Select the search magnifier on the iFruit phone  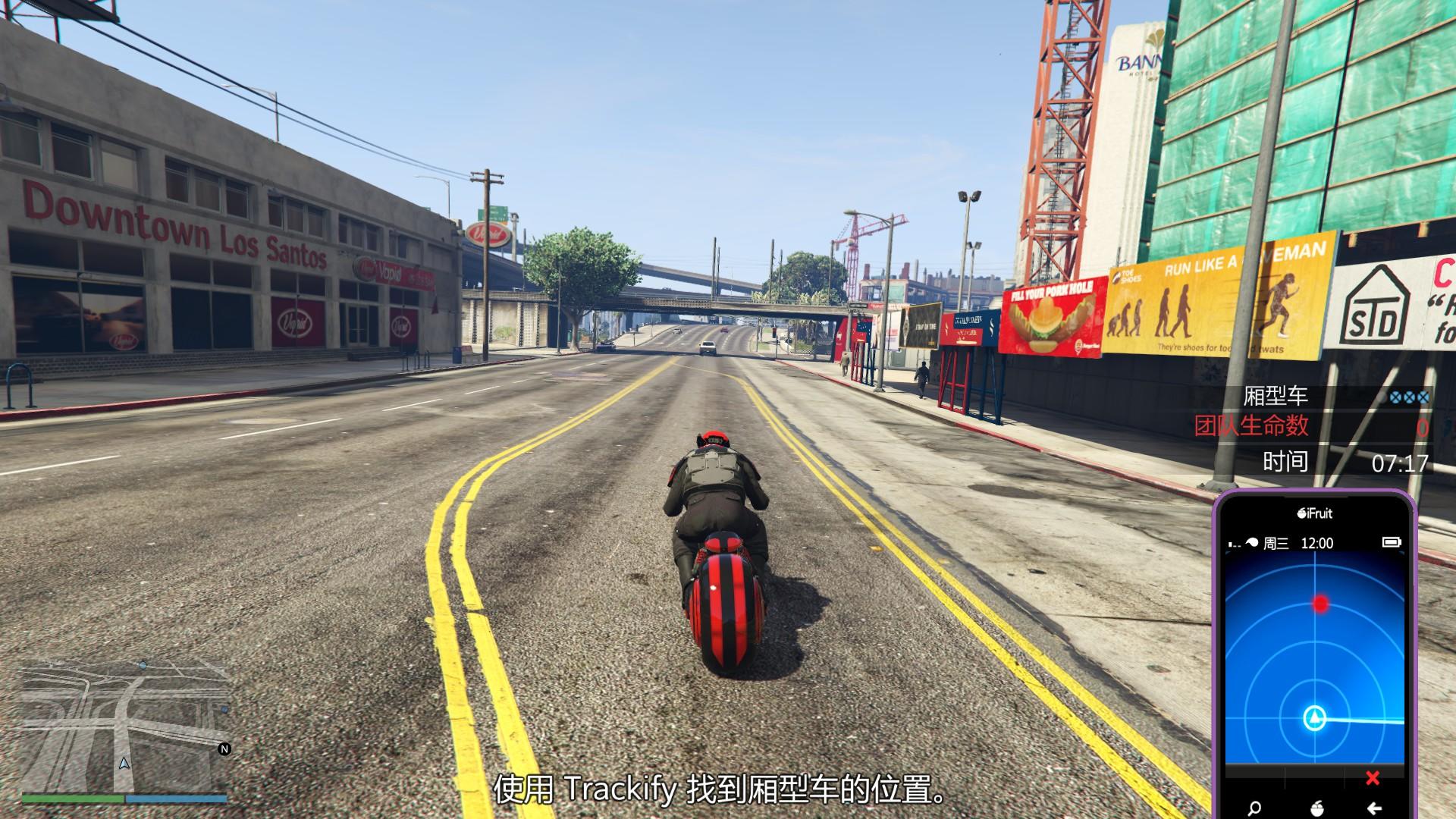pyautogui.click(x=1254, y=808)
